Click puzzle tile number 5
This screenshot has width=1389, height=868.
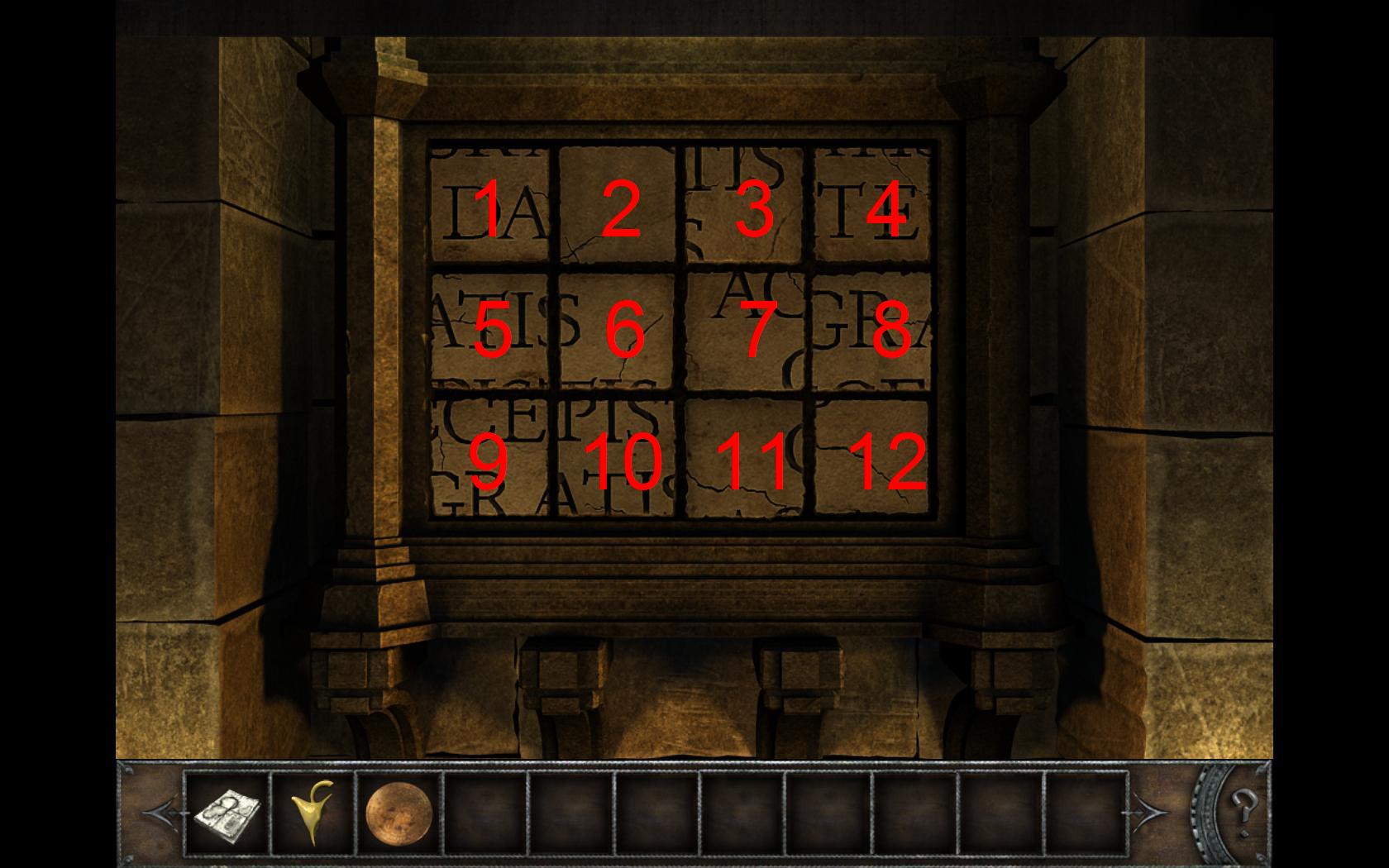tap(491, 331)
